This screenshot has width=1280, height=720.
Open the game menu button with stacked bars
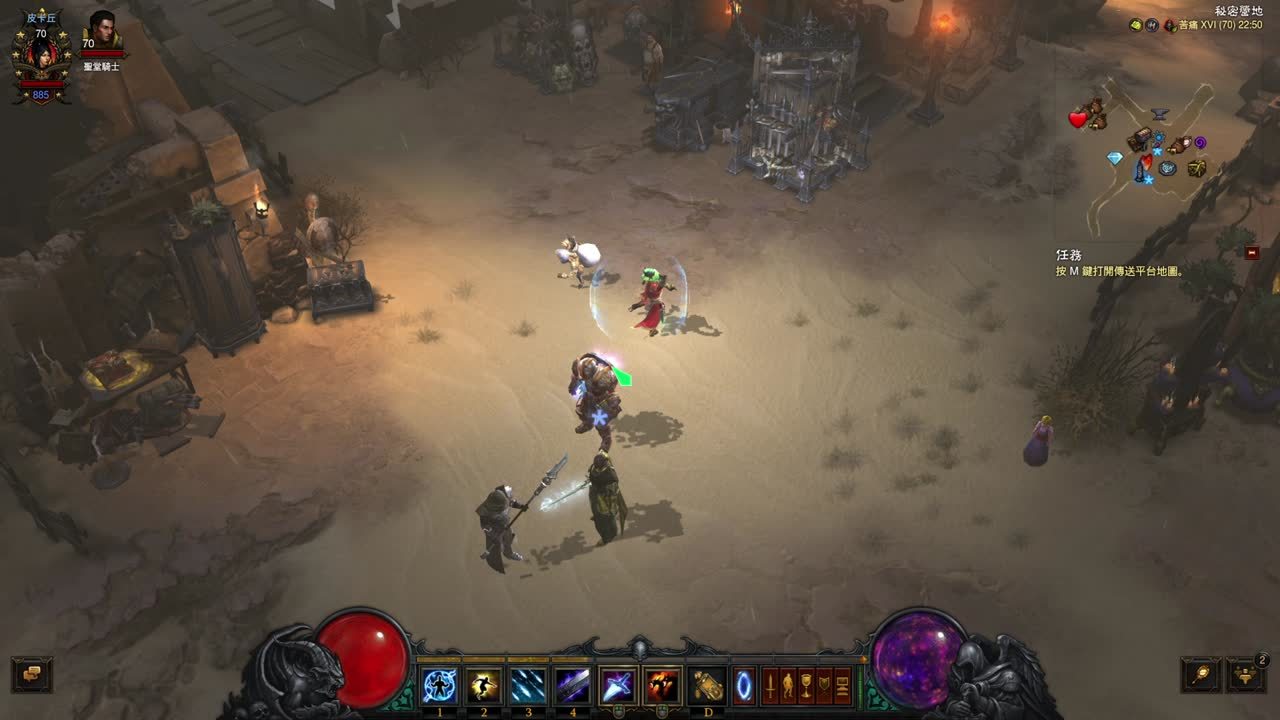pos(842,686)
